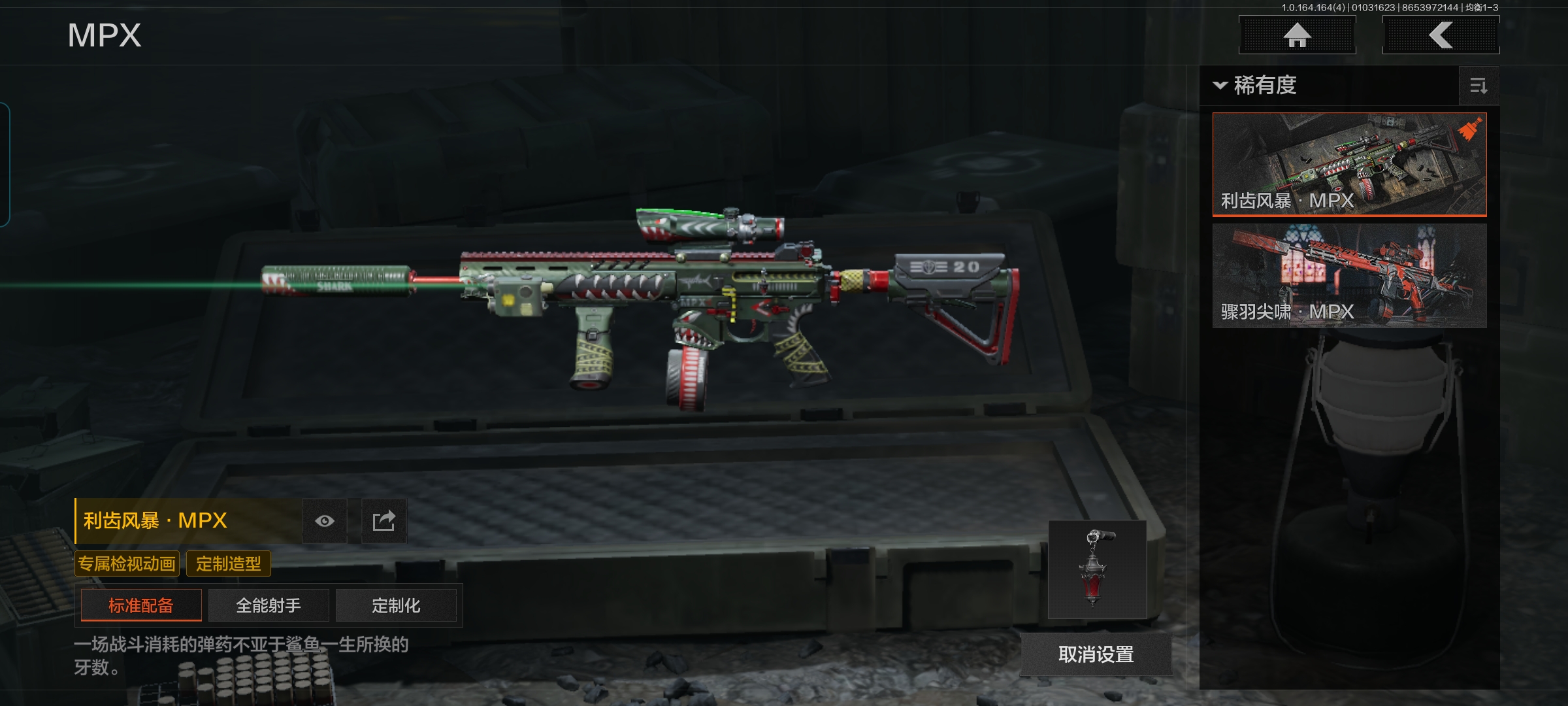Viewport: 1568px width, 706px height.
Task: Preview skin with the eye icon
Action: click(325, 521)
